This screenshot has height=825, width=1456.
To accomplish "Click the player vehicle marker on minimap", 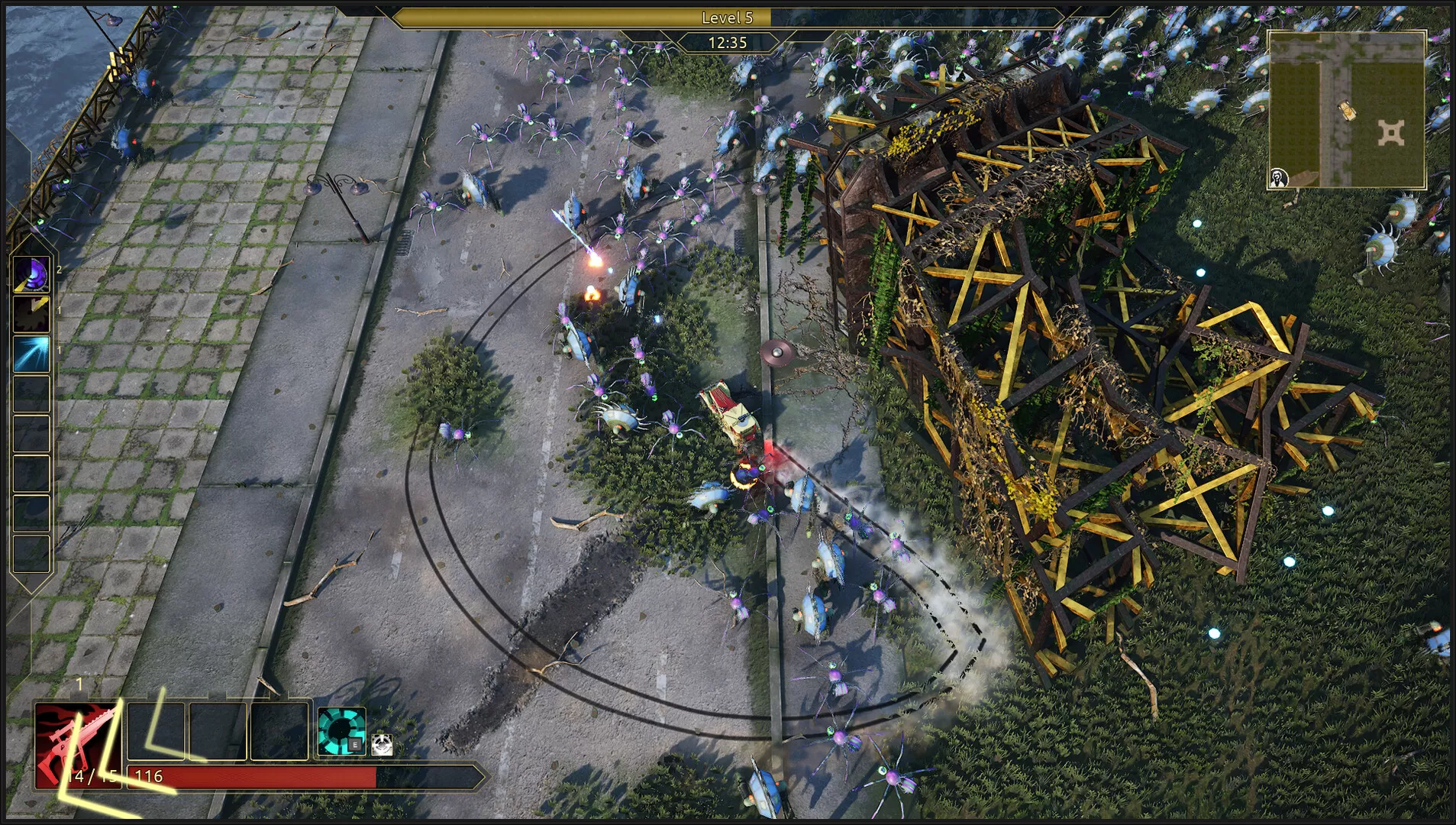I will 1348,112.
